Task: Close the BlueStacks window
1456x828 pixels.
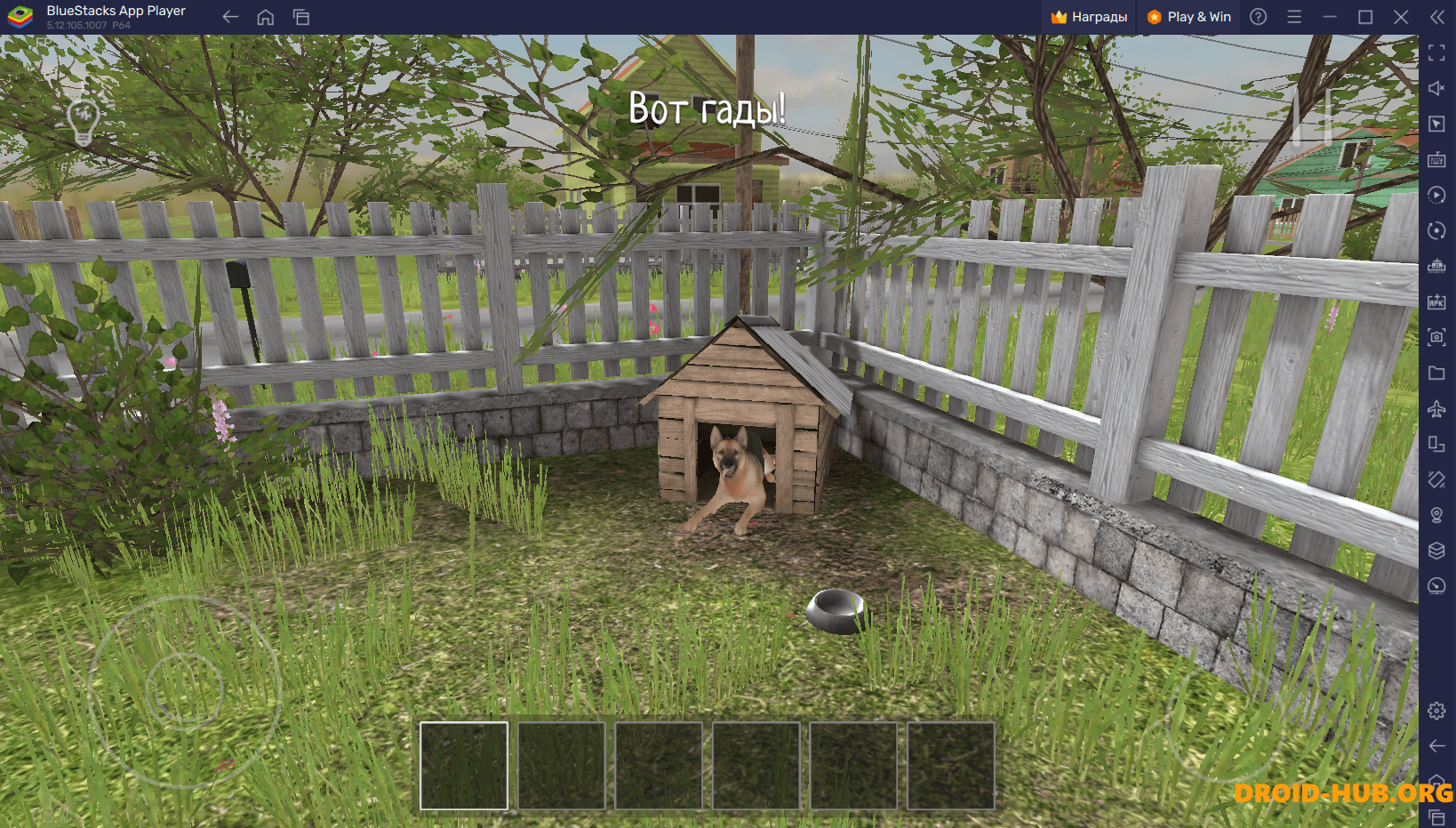Action: pyautogui.click(x=1401, y=17)
